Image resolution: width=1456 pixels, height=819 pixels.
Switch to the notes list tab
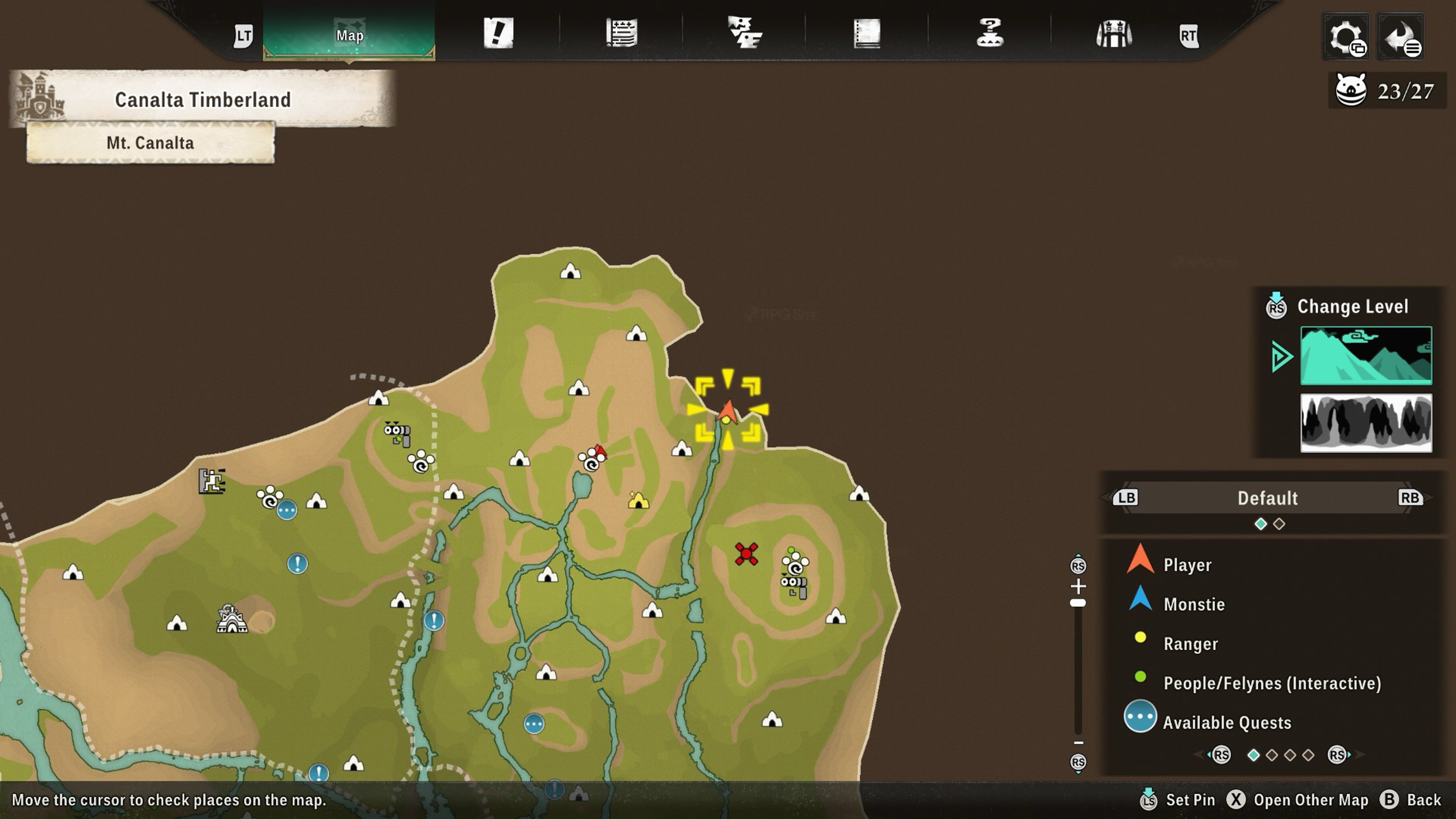click(622, 33)
